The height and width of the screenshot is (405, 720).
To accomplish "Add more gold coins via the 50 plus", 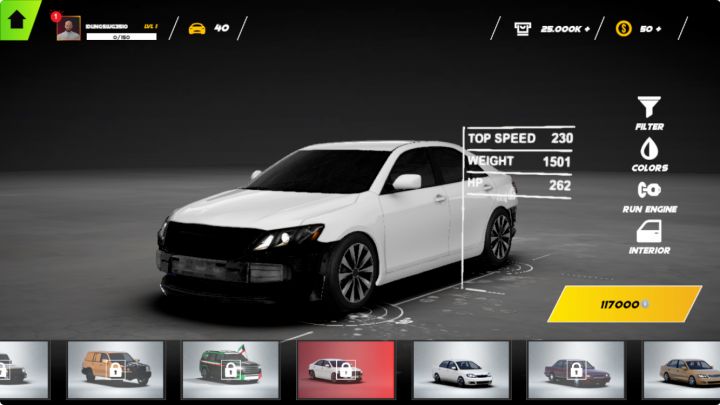I will click(x=639, y=28).
